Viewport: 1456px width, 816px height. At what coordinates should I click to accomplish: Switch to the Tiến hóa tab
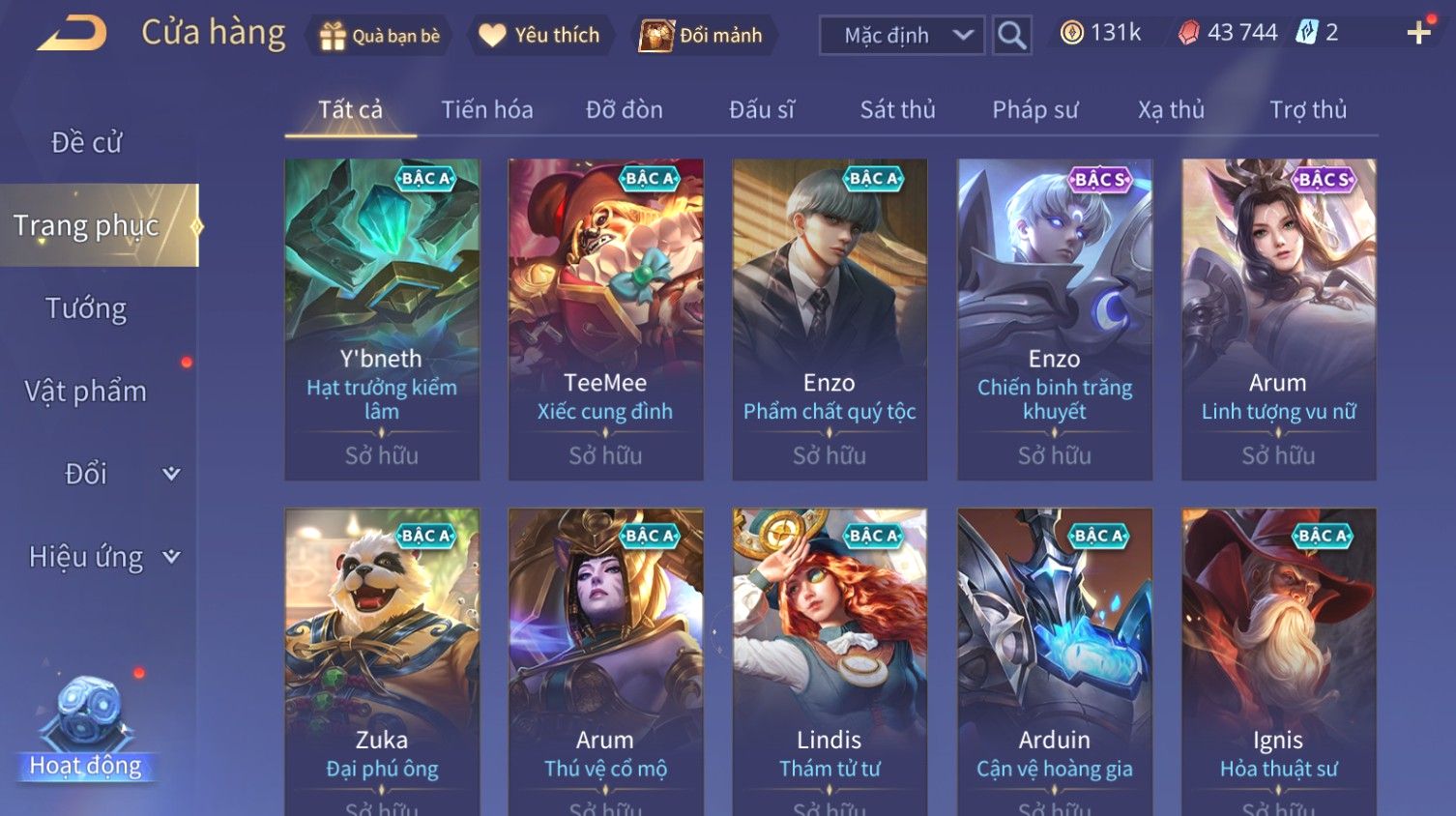coord(487,110)
